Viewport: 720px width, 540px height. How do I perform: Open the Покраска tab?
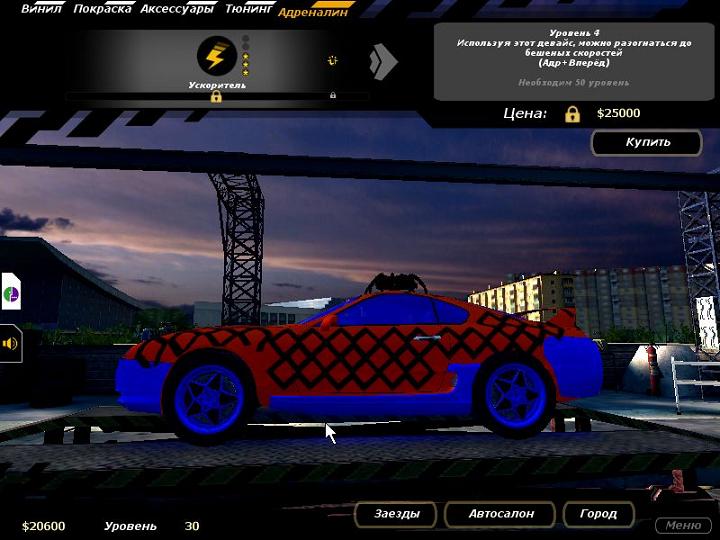(102, 9)
